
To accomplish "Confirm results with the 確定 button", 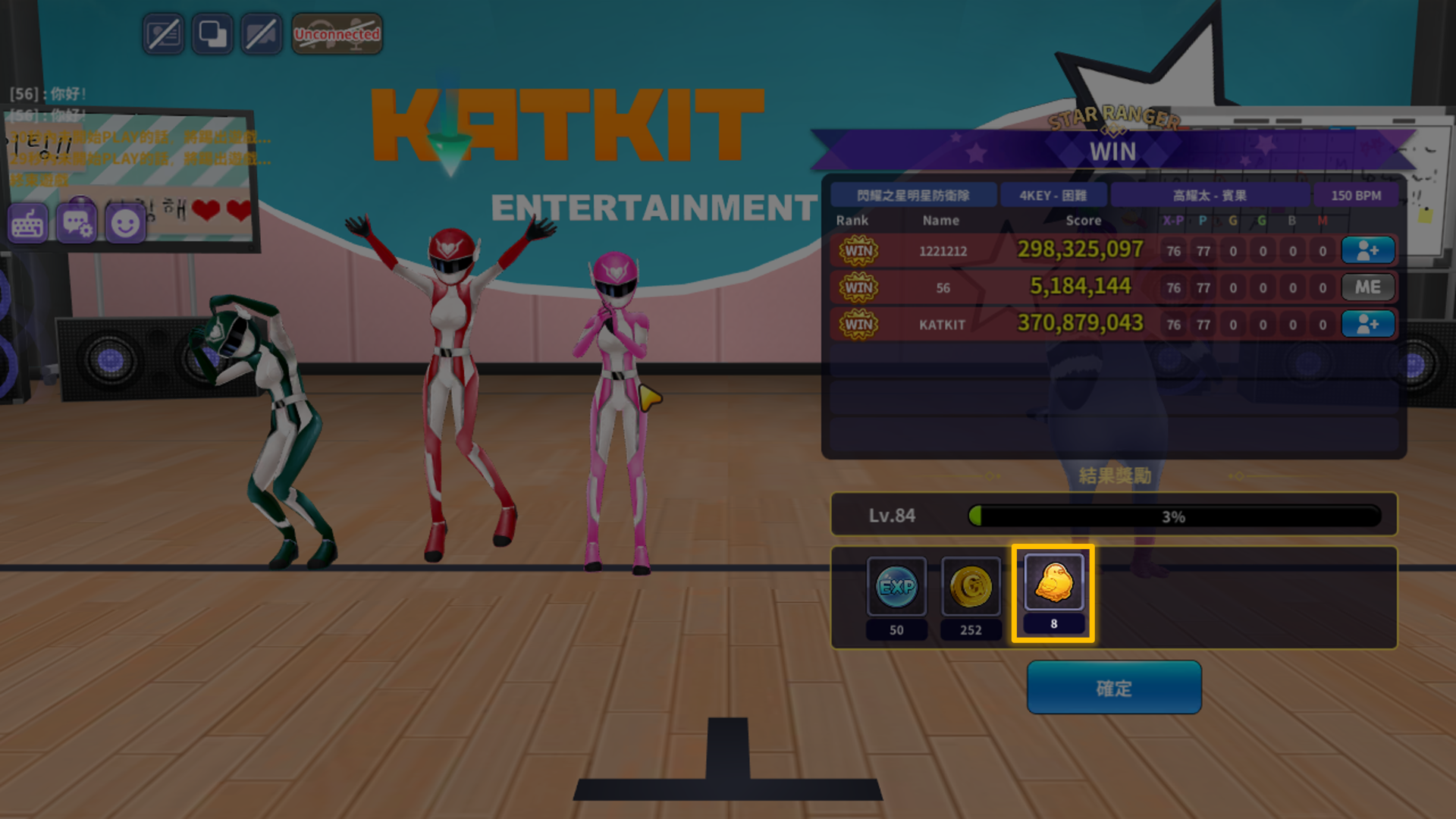I will point(1113,687).
